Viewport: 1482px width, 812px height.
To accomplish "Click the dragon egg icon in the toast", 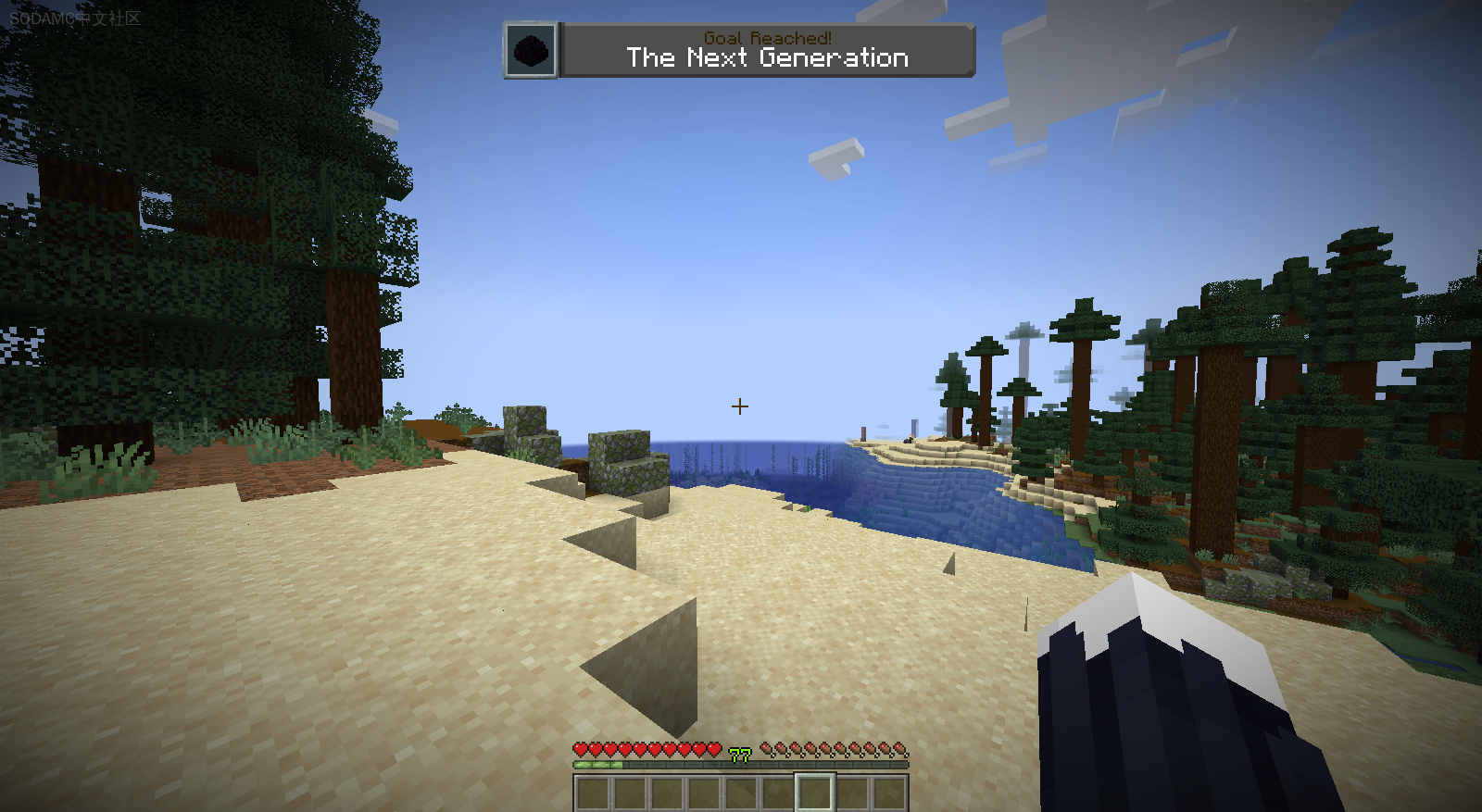I will [x=533, y=51].
